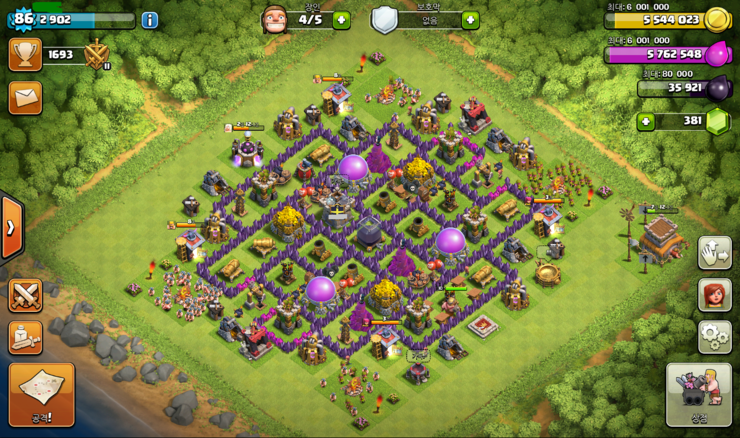View the league badge next to trophies
740x438 pixels.
[97, 54]
